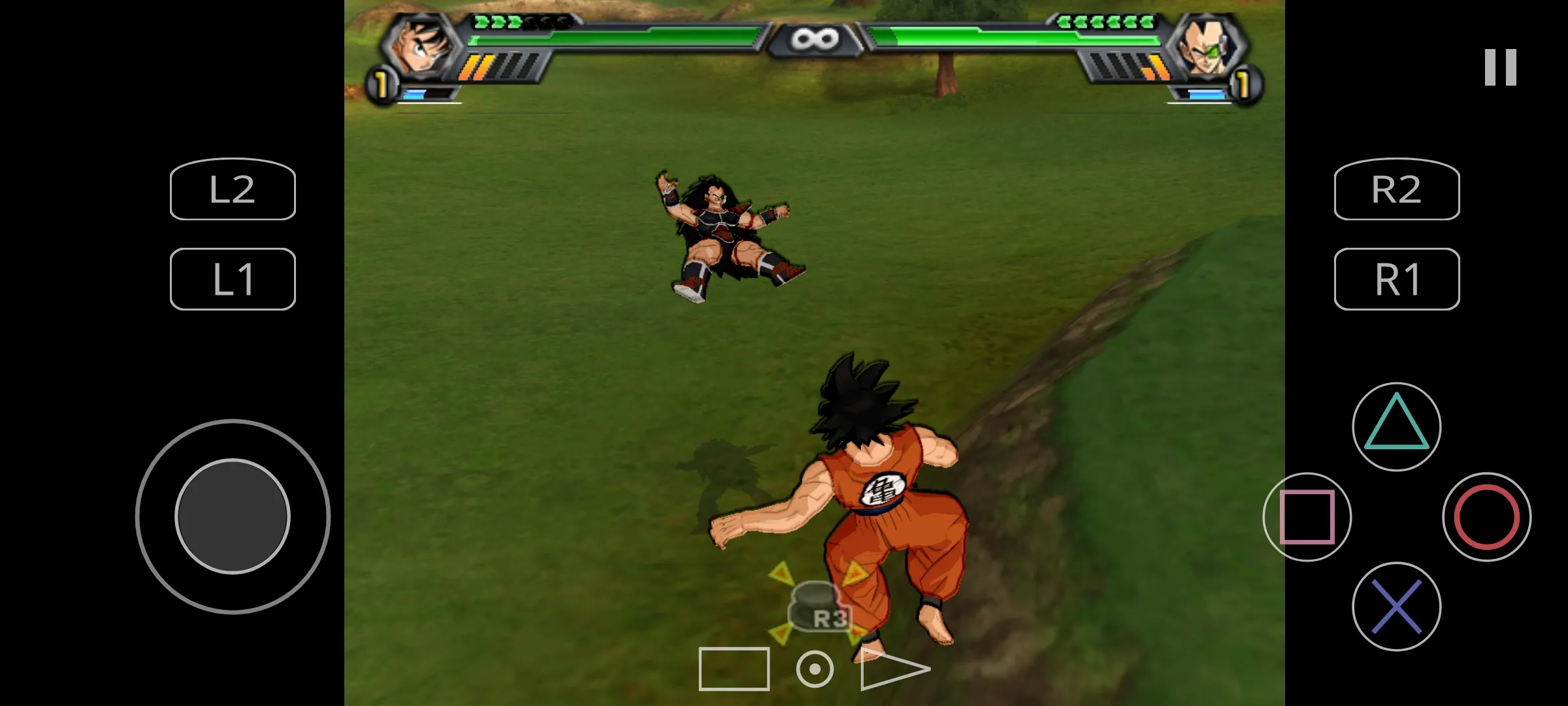Pause the emulator with the pause icon
Image resolution: width=1568 pixels, height=706 pixels.
[x=1500, y=67]
